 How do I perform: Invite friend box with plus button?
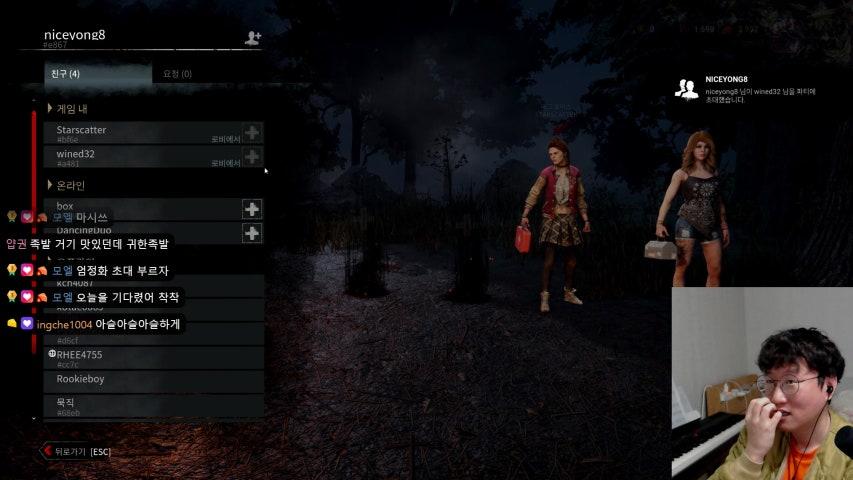coord(252,209)
